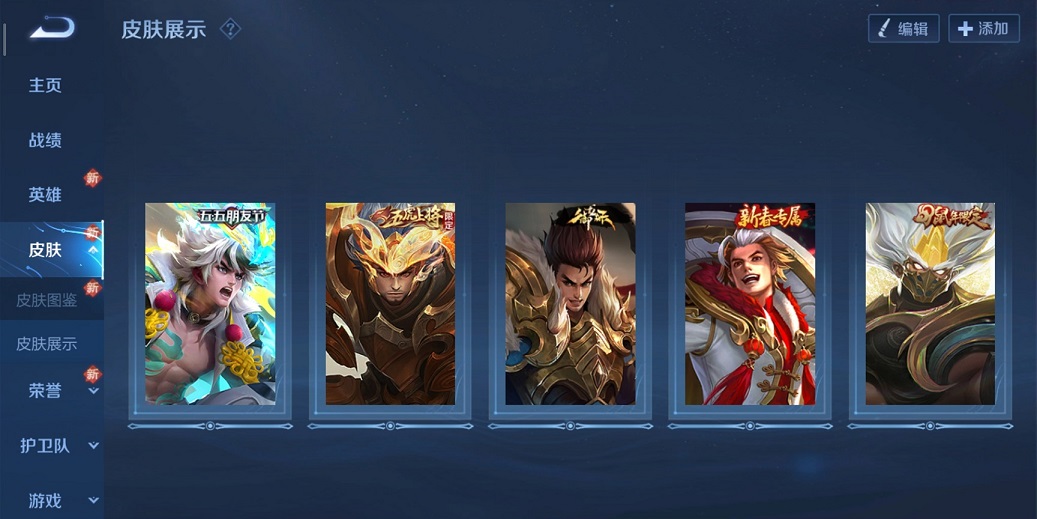Choose the brown-haired golden armor skin card

(x=570, y=304)
